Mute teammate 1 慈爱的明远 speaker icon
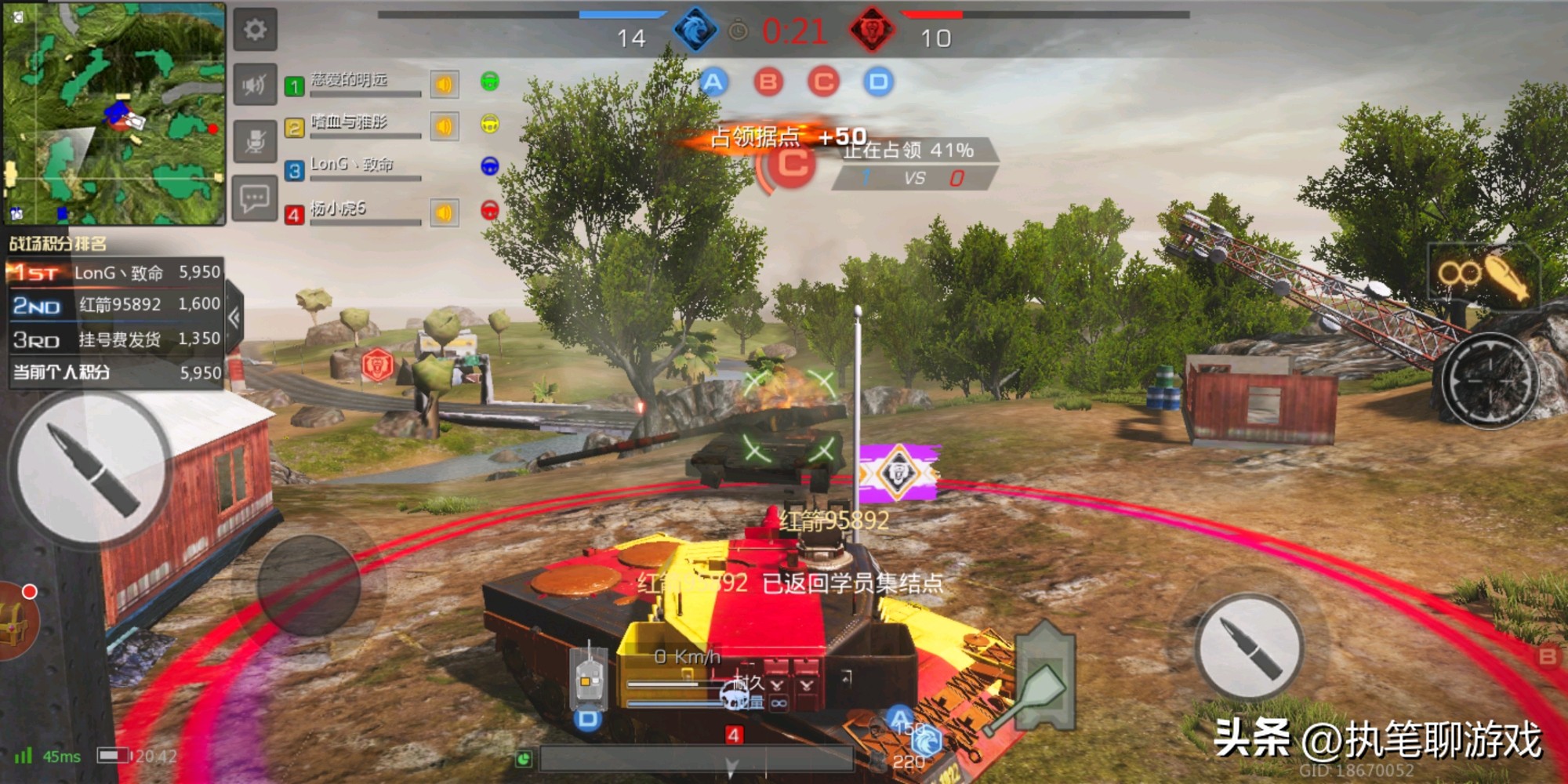Image resolution: width=1568 pixels, height=784 pixels. pyautogui.click(x=444, y=85)
